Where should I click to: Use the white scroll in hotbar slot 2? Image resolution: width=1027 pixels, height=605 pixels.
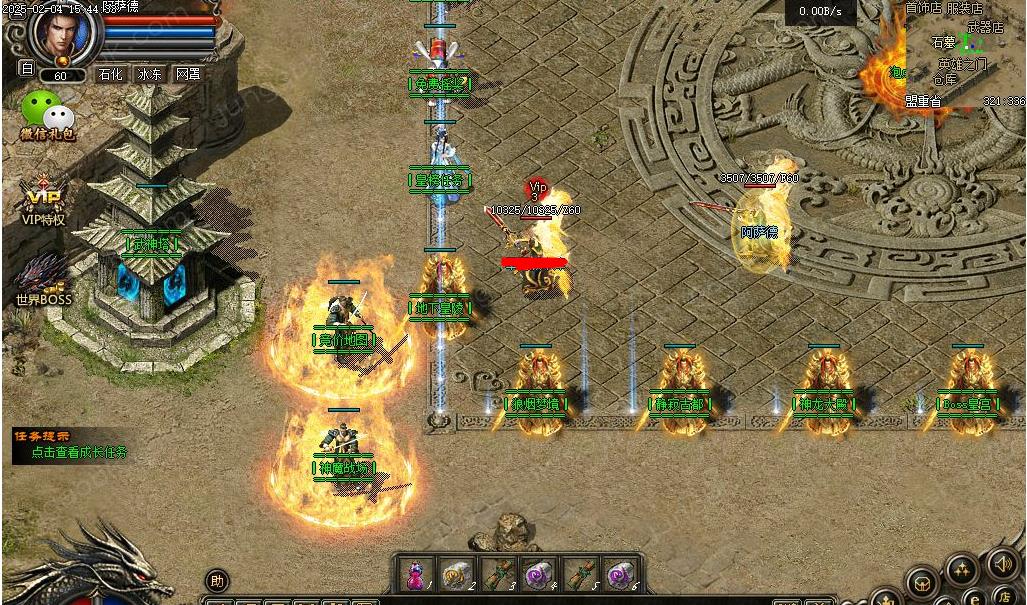tap(455, 574)
